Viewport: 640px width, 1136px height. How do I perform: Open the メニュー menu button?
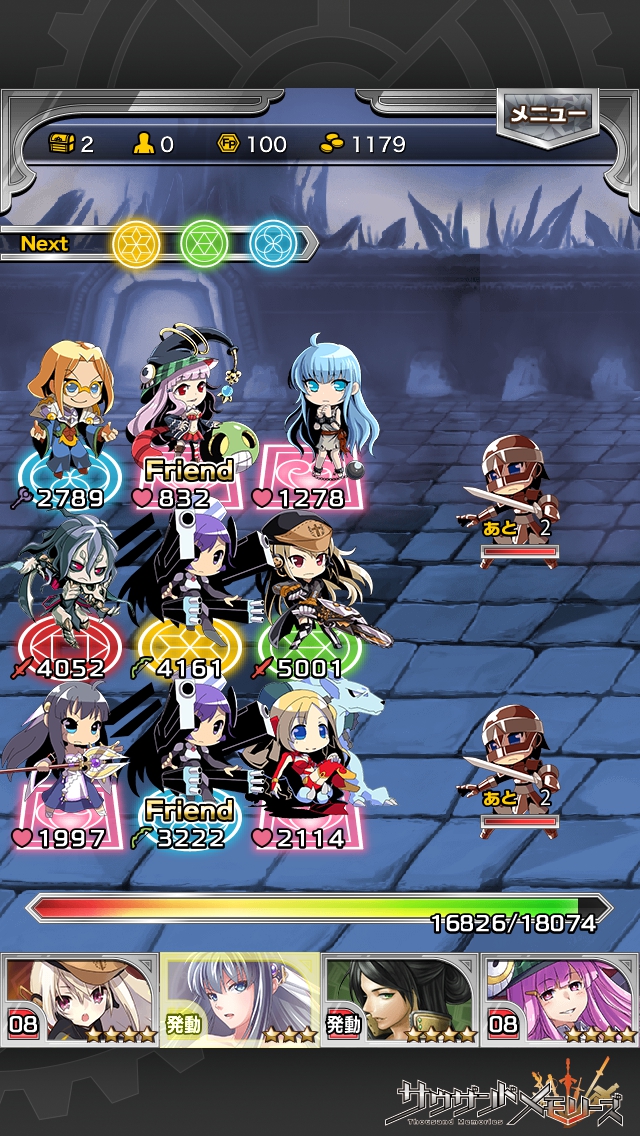(x=547, y=116)
